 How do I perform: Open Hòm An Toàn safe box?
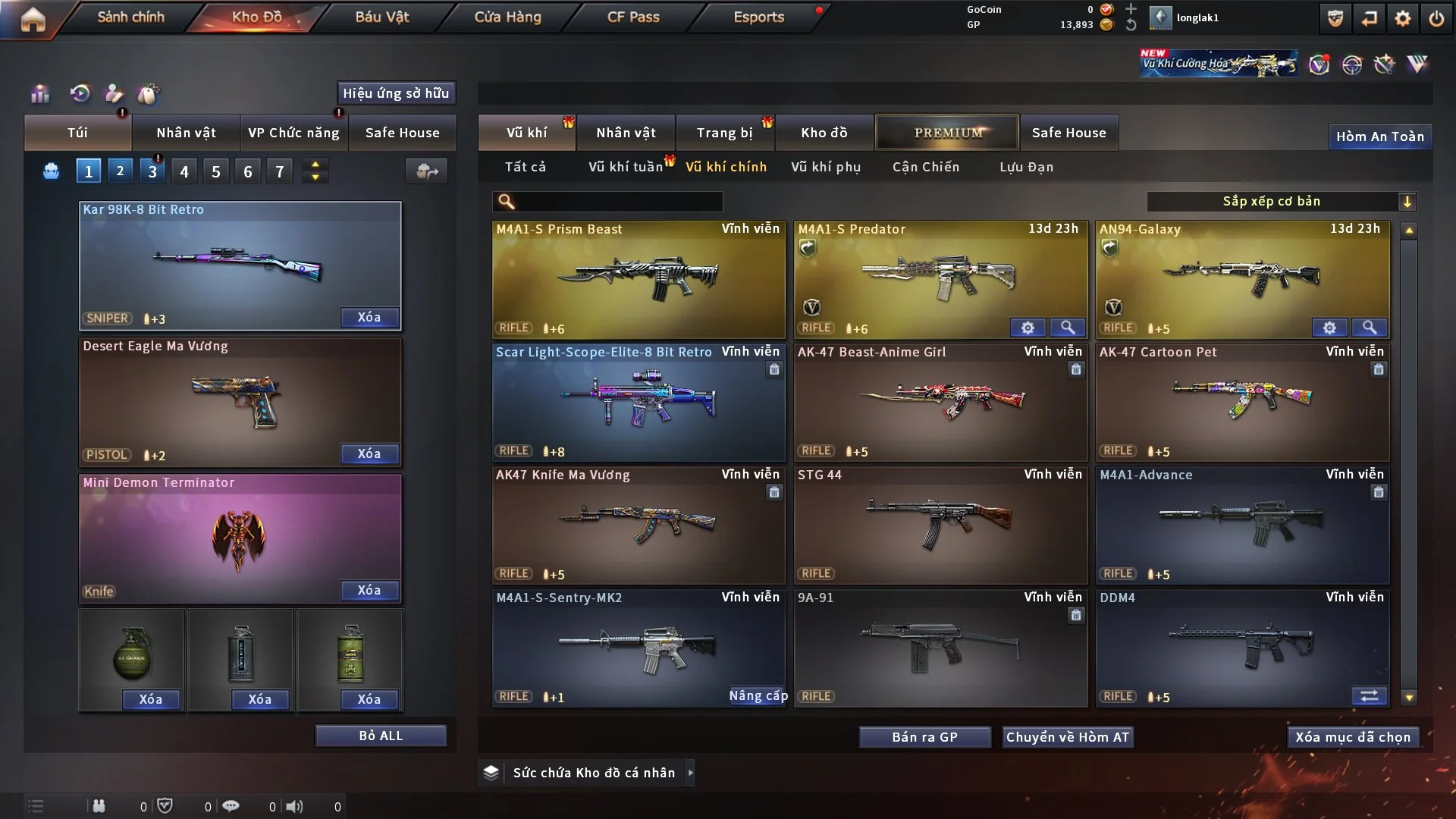[1379, 136]
